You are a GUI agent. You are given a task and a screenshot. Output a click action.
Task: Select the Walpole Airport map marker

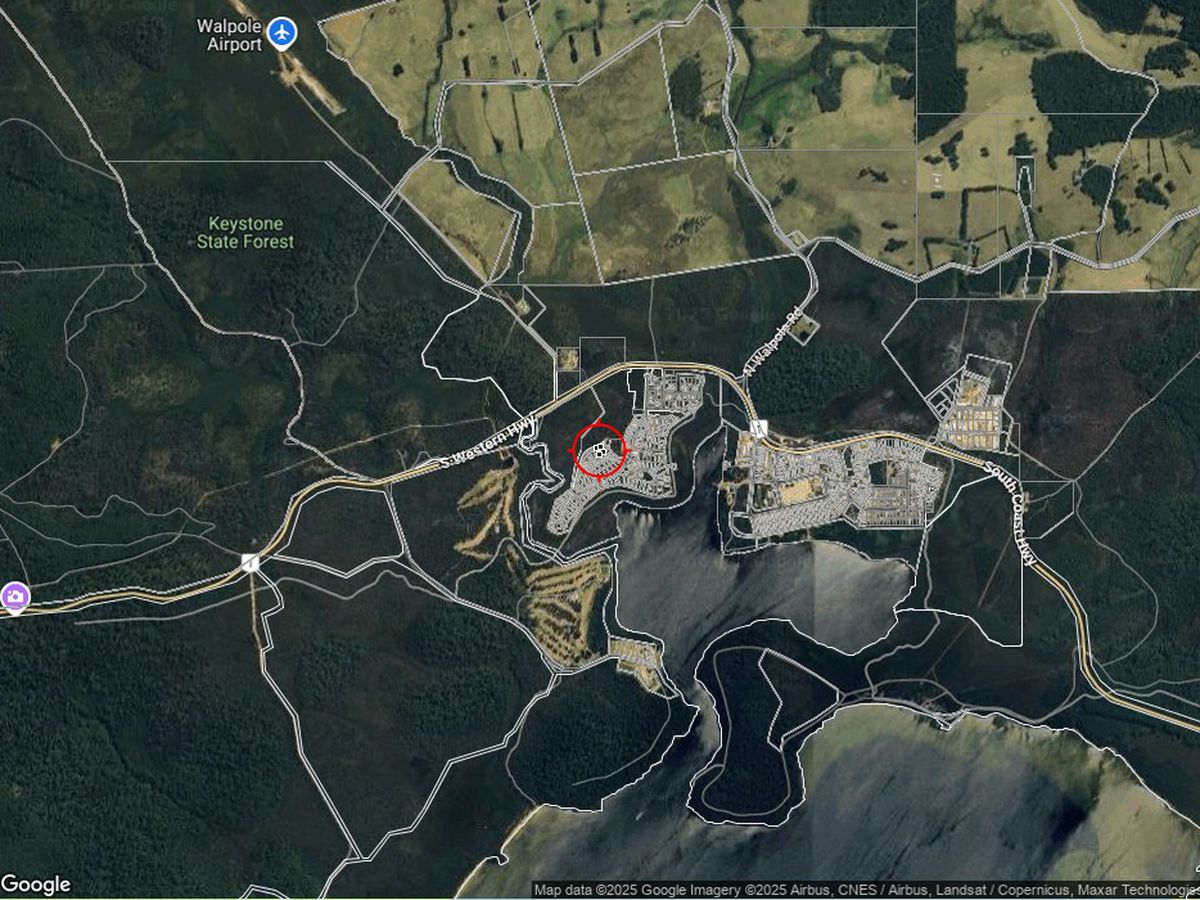284,33
